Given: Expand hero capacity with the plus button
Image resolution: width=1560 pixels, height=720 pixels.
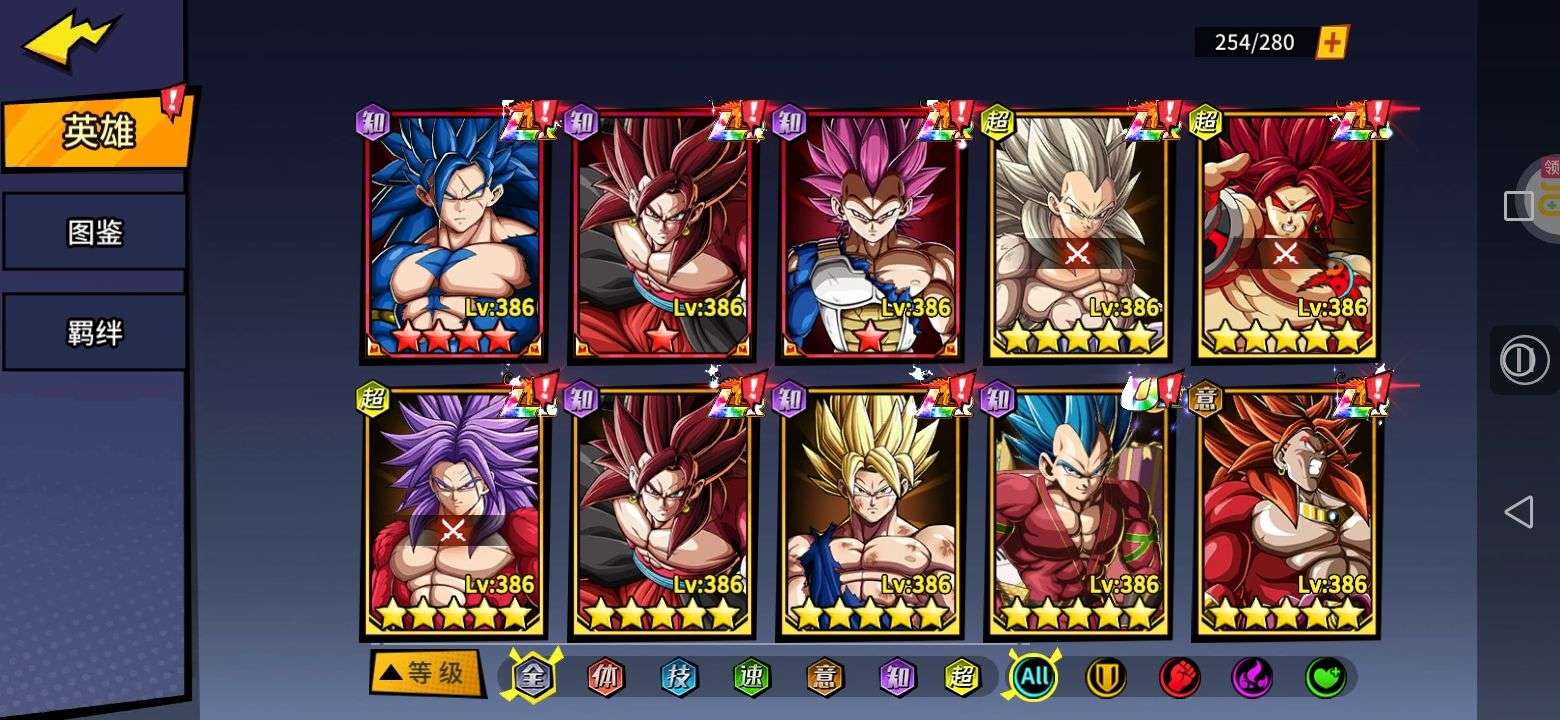Looking at the screenshot, I should (1331, 42).
